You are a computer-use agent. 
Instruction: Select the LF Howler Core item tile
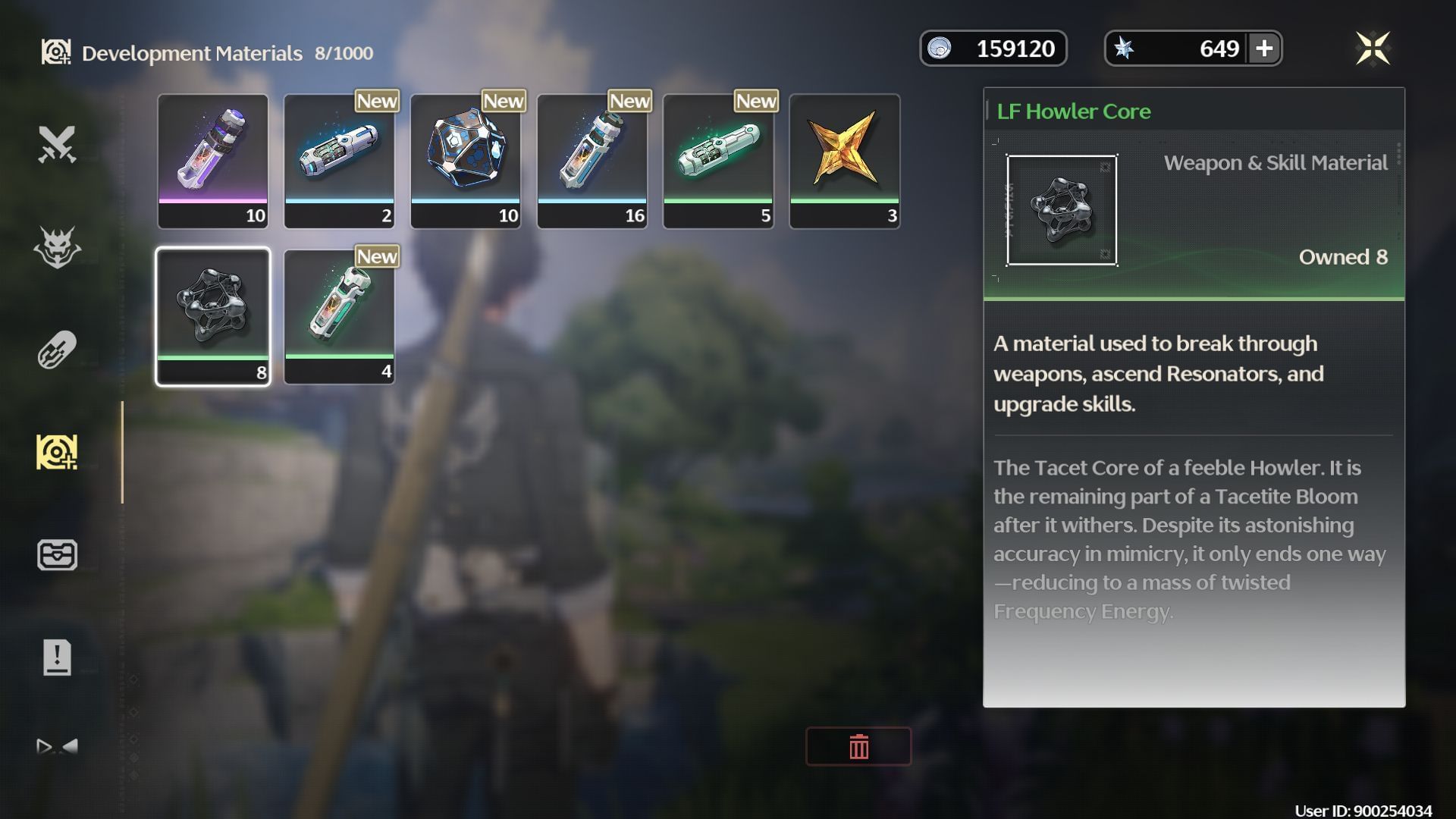click(x=213, y=313)
